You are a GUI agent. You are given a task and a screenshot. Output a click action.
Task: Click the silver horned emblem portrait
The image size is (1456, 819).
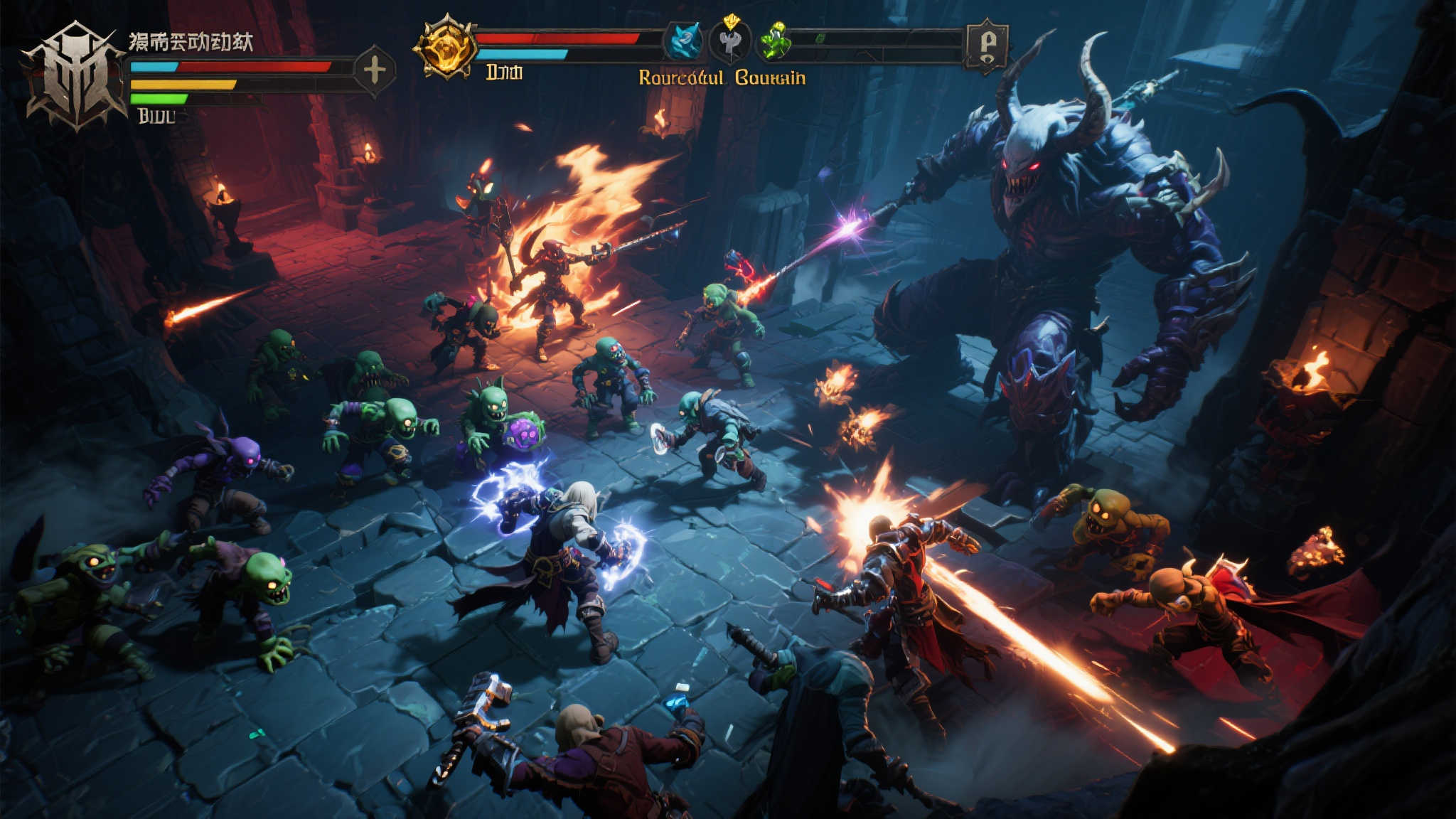[x=75, y=77]
